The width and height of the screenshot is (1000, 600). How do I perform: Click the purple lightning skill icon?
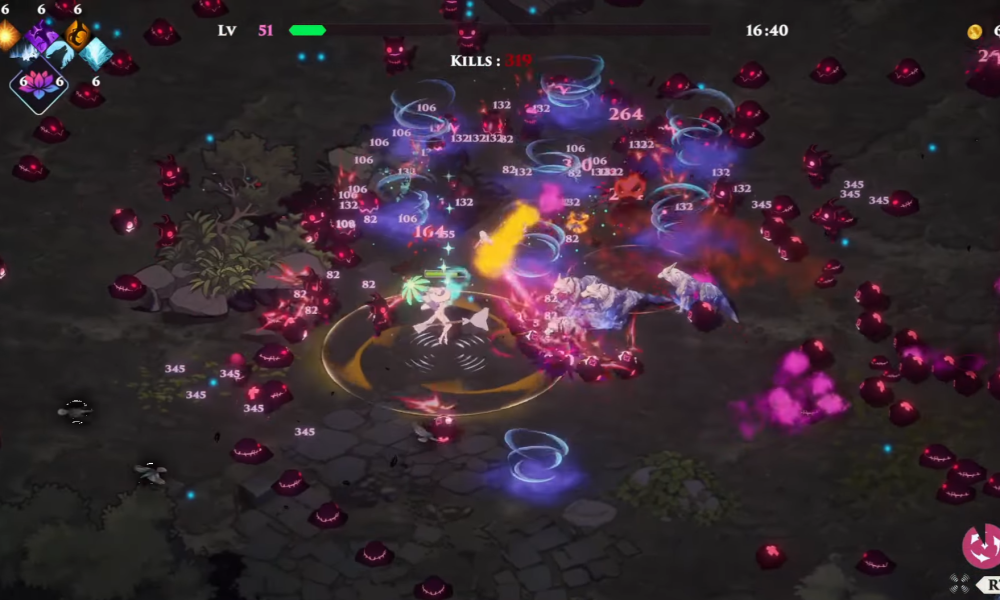pos(42,38)
